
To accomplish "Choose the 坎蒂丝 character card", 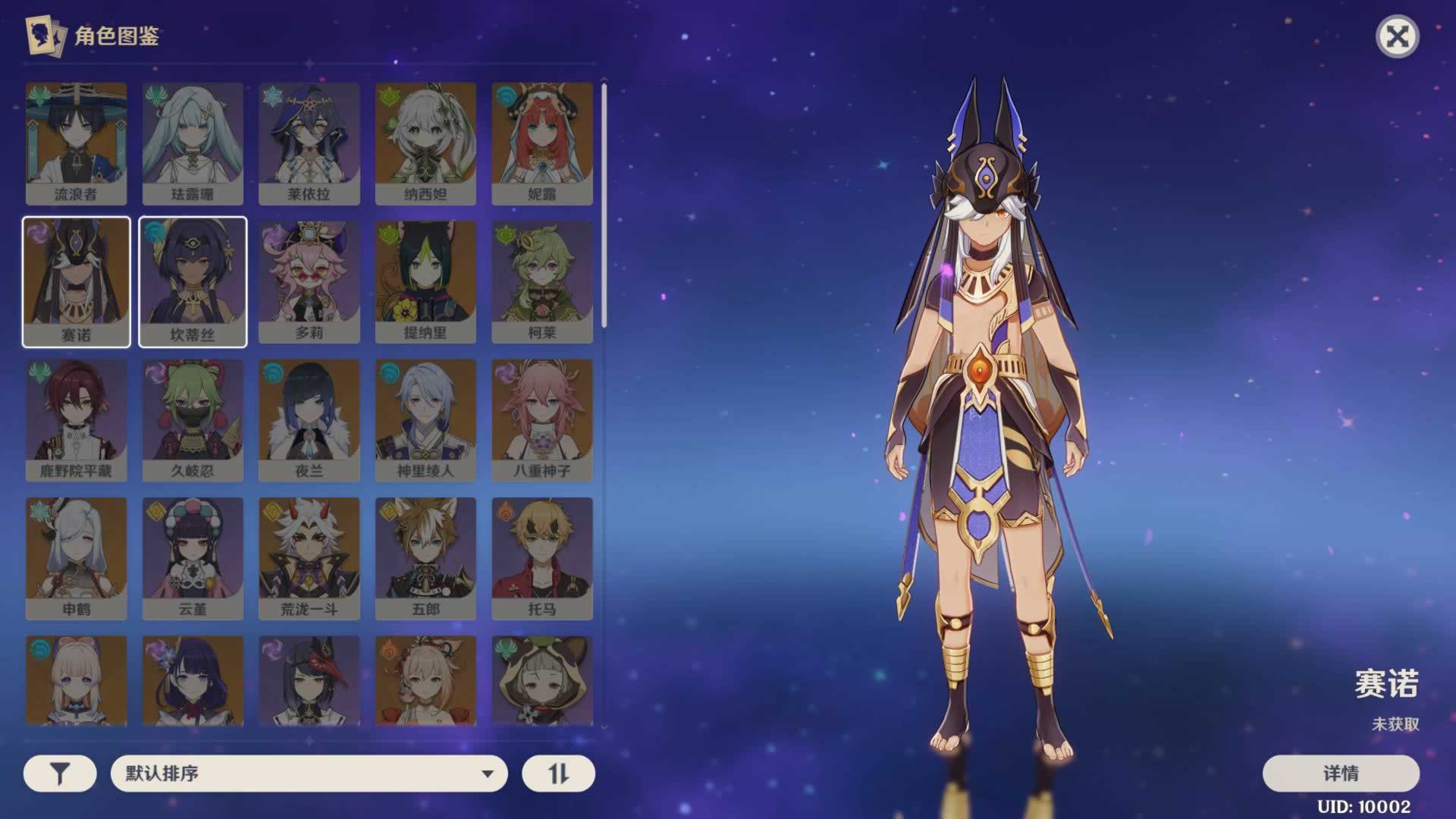I will click(x=193, y=282).
